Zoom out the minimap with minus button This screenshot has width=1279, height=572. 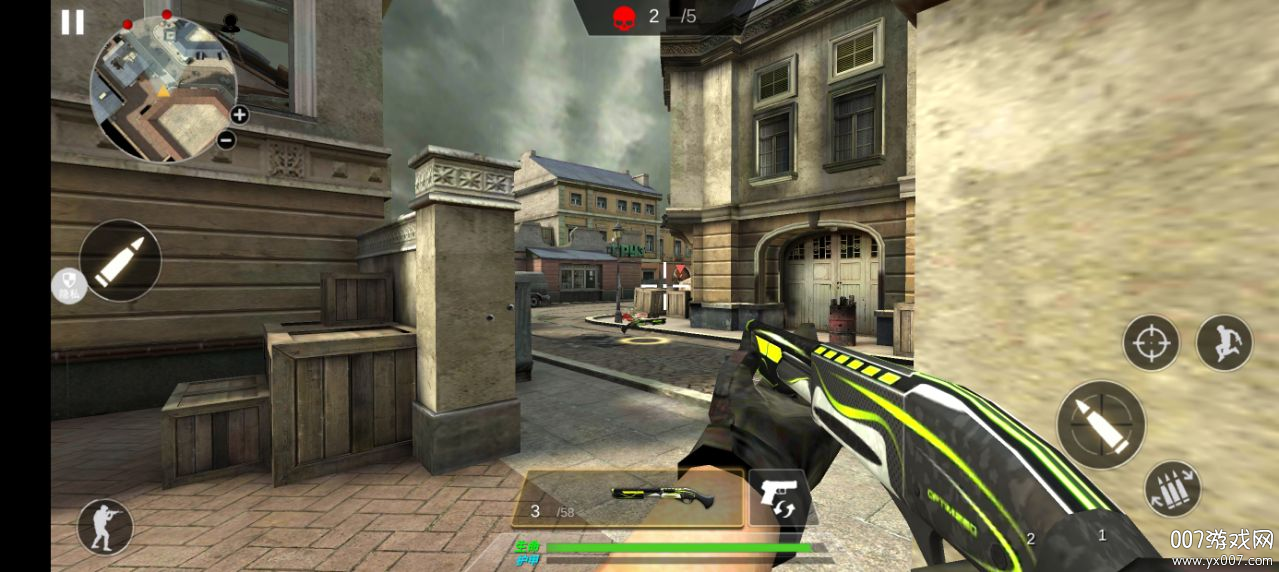[226, 140]
